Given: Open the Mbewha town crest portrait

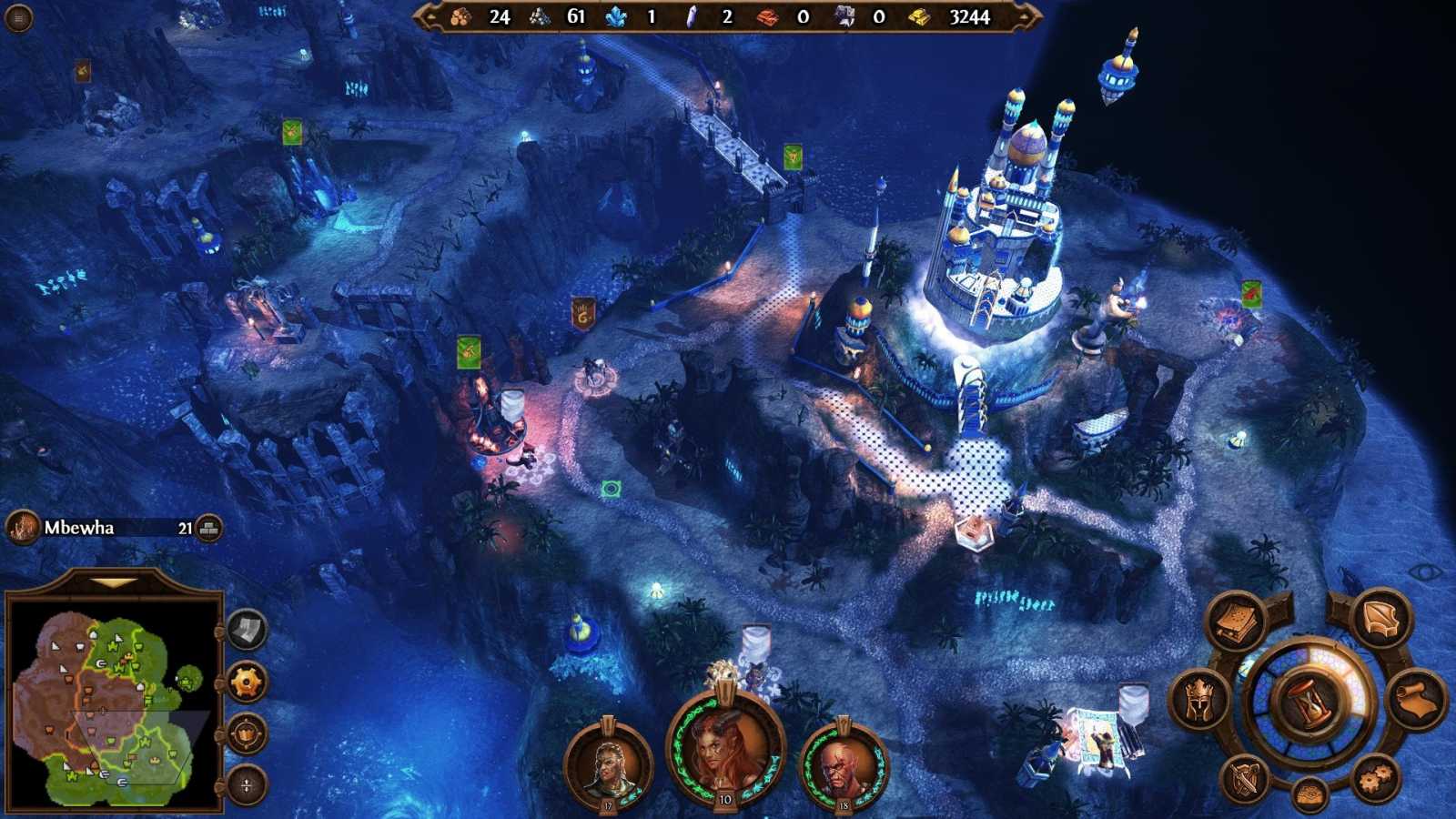Looking at the screenshot, I should click(21, 527).
